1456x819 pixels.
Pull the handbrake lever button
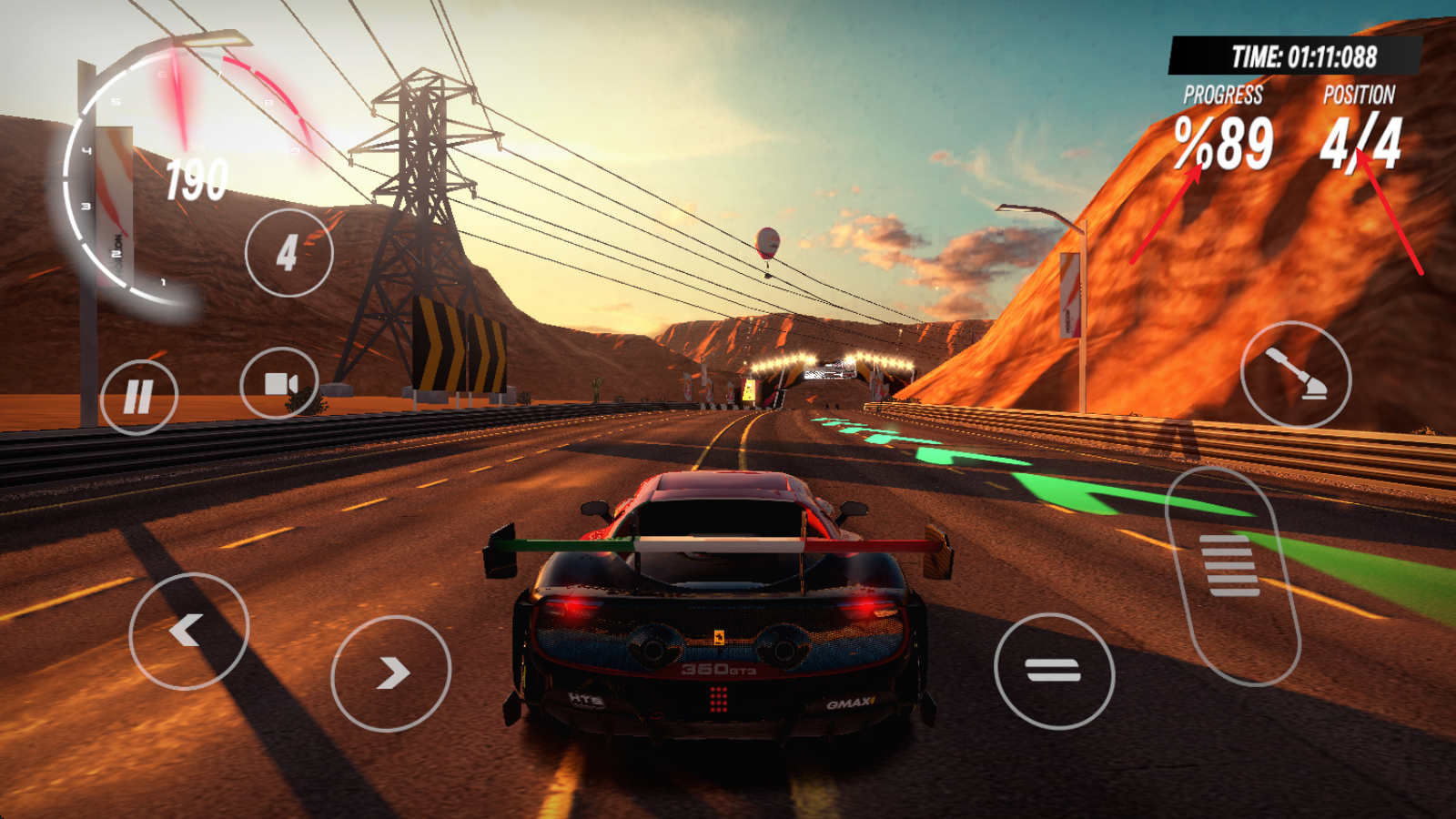click(x=1296, y=374)
